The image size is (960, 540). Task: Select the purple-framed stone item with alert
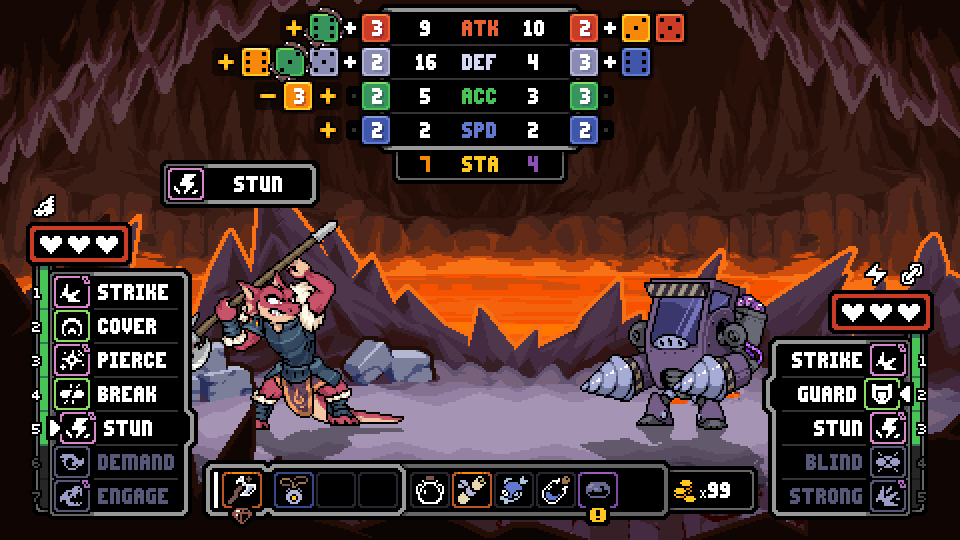coord(598,490)
